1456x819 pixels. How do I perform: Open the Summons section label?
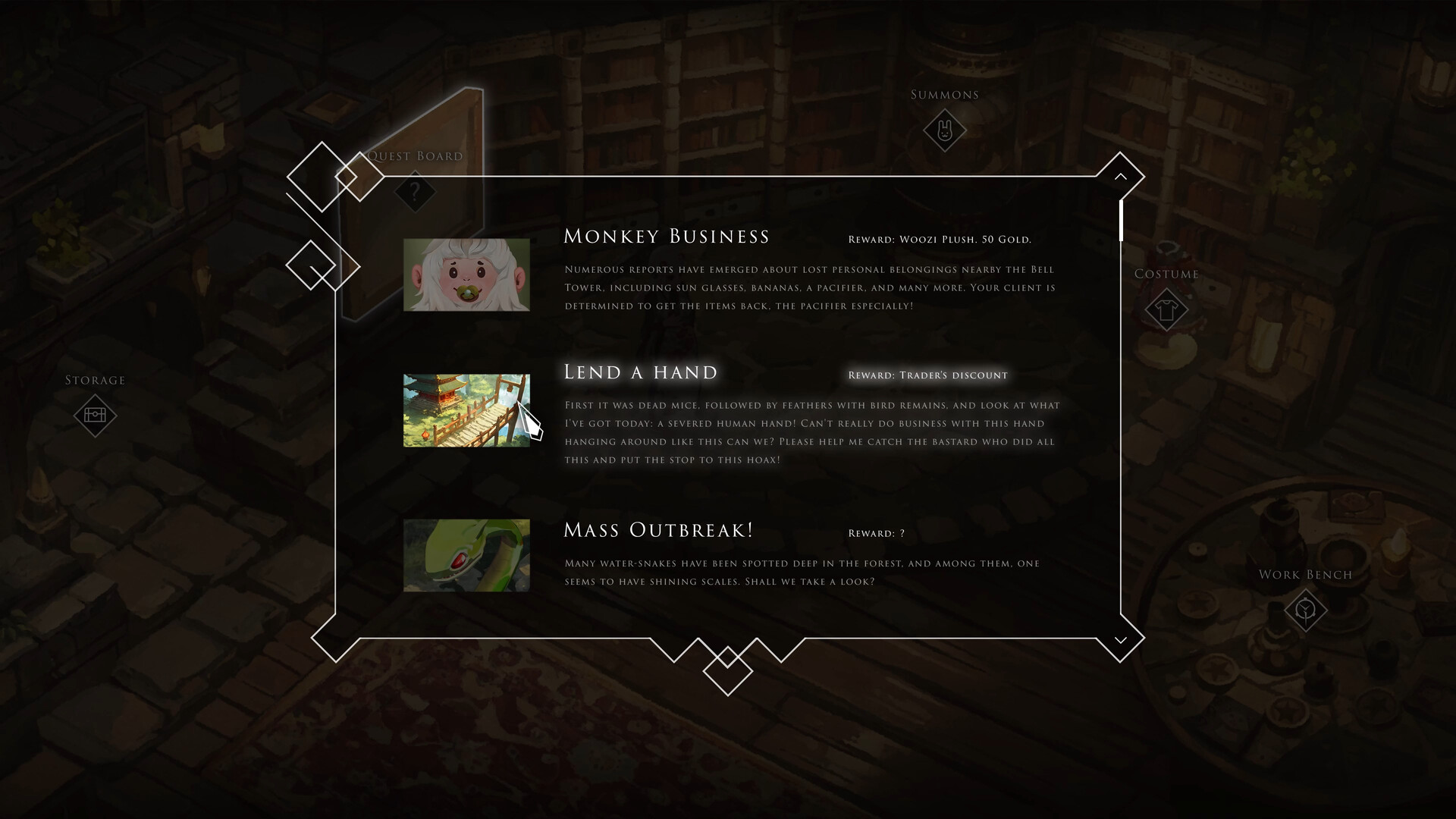pos(943,94)
